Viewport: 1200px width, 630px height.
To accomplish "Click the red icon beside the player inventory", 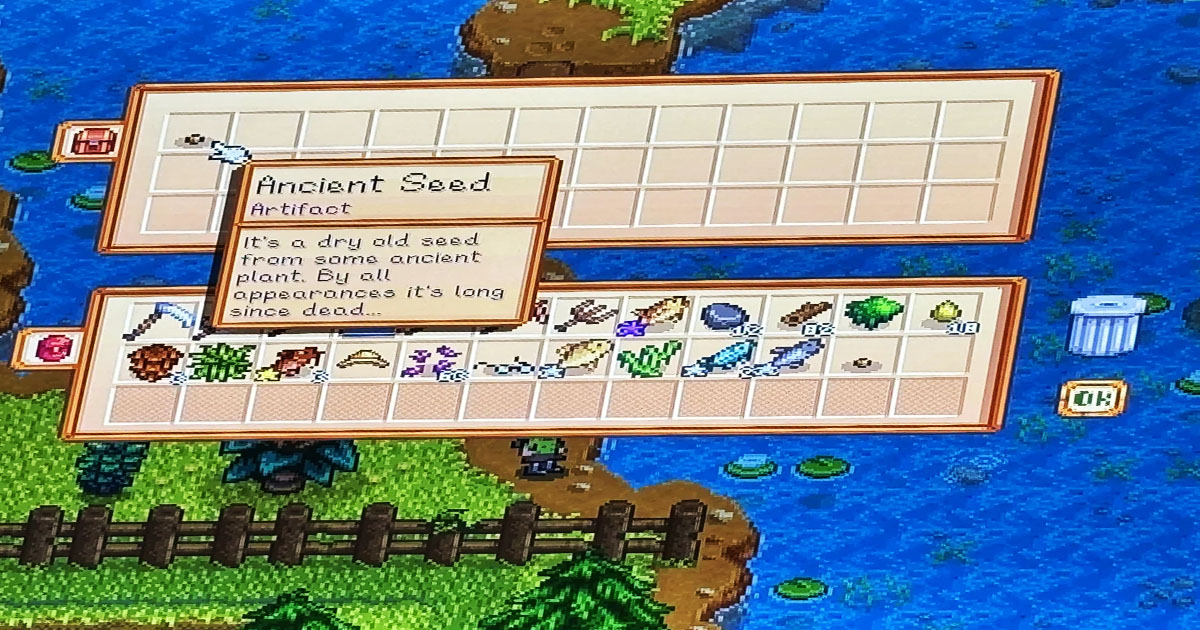I will [x=53, y=349].
